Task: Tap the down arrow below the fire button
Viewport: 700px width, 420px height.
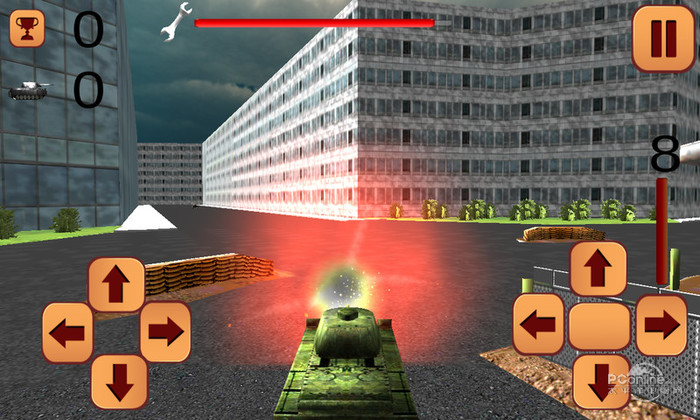Action: [x=600, y=381]
